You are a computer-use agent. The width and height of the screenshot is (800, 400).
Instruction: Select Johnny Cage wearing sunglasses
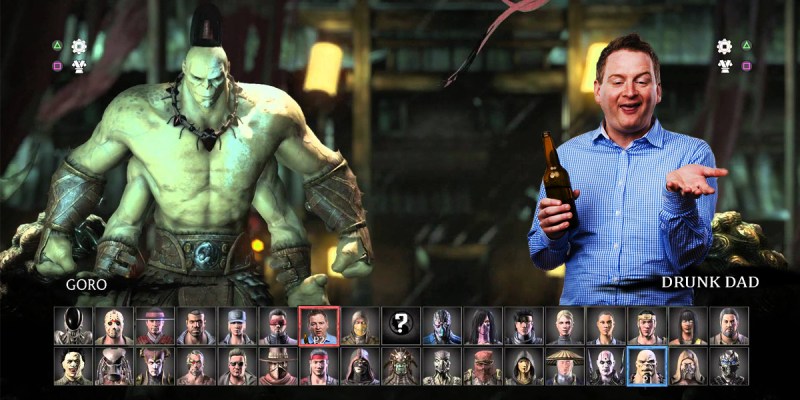(x=237, y=366)
